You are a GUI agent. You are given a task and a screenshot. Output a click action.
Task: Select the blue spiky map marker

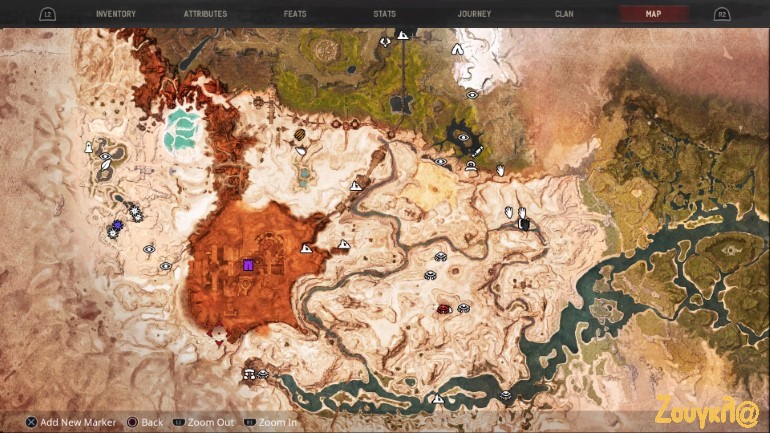pos(118,226)
